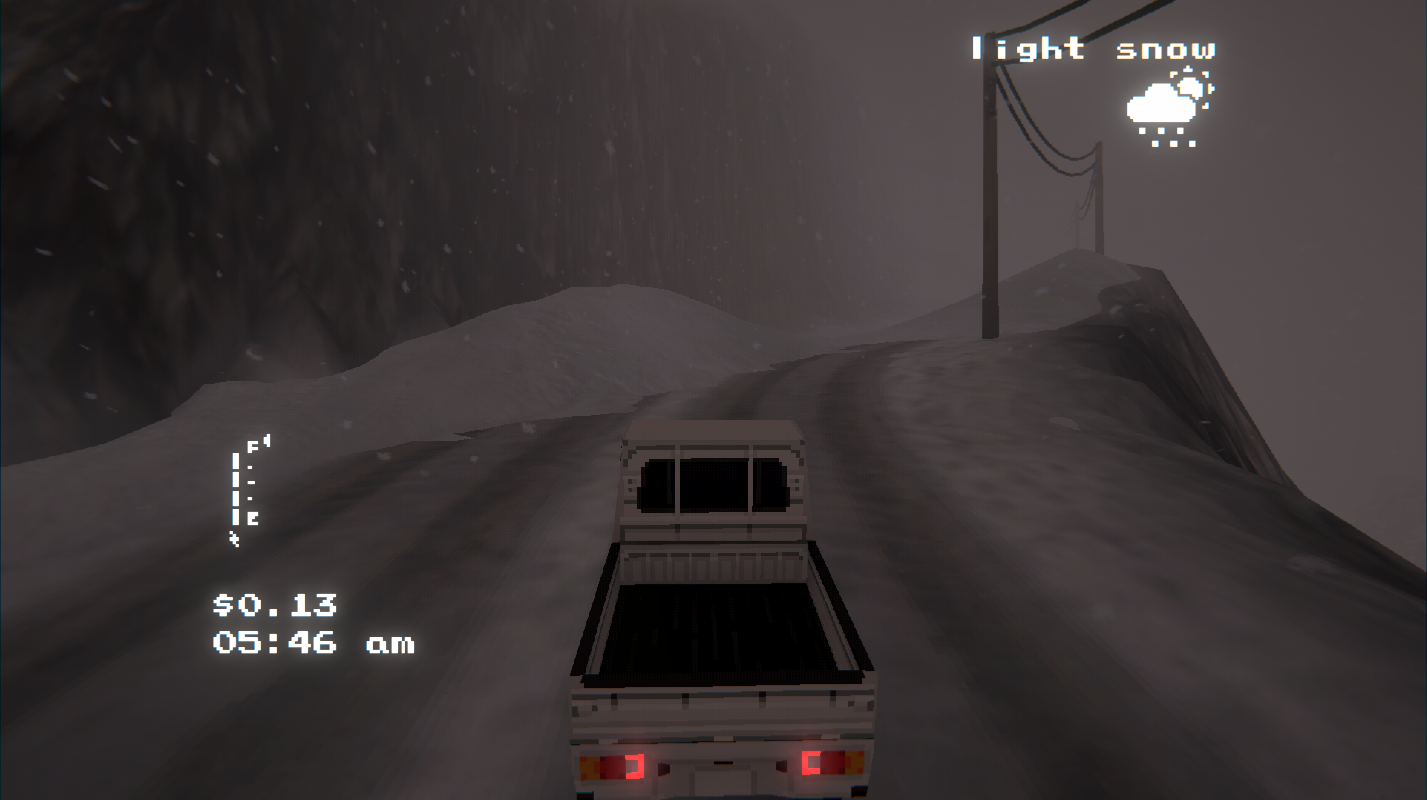Select the 05:46 am clock display
Viewport: 1427px width, 800px height.
tap(315, 643)
